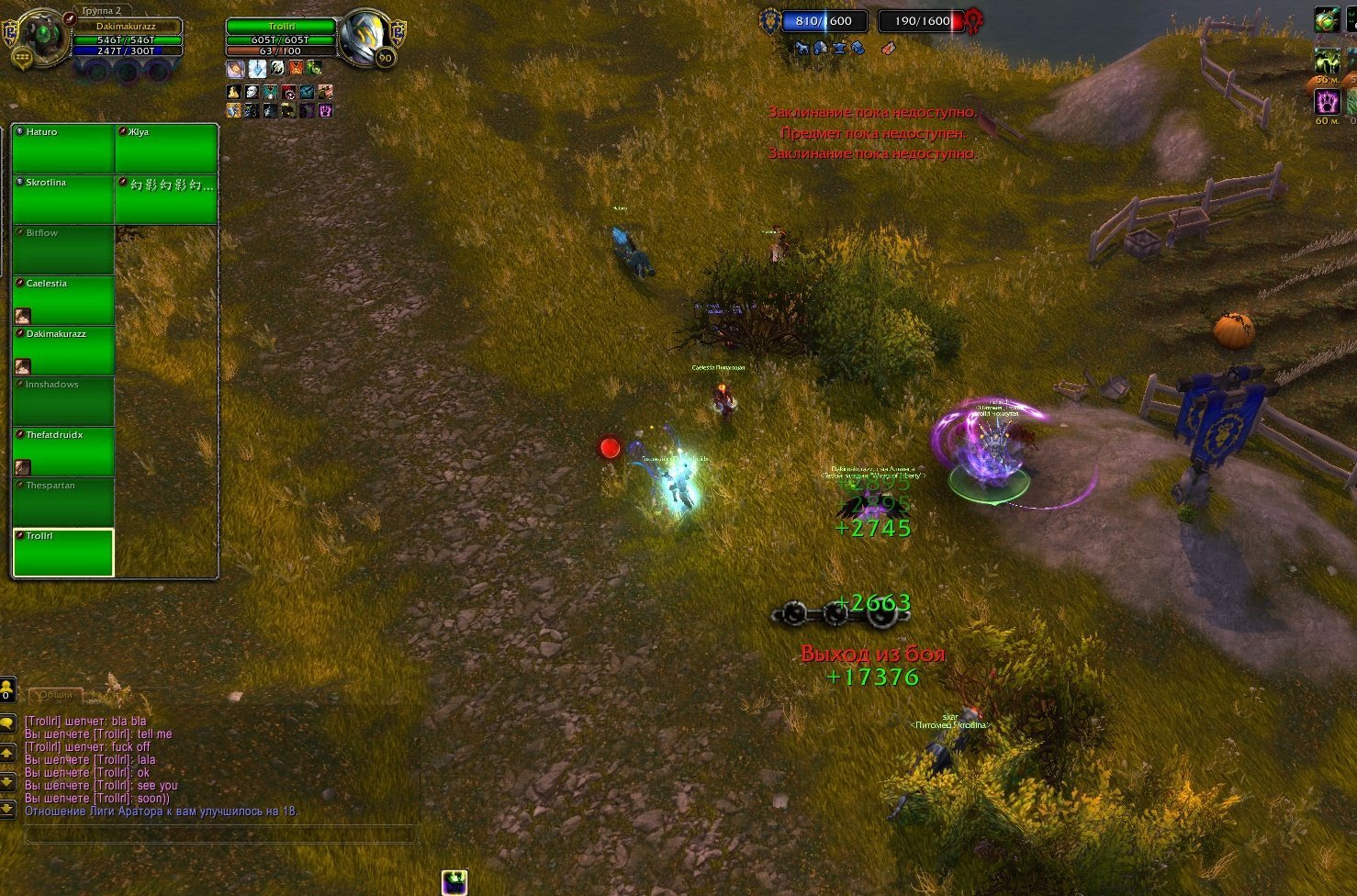Click the highlighted Trollrl raid frame
This screenshot has width=1357, height=896.
pyautogui.click(x=63, y=553)
